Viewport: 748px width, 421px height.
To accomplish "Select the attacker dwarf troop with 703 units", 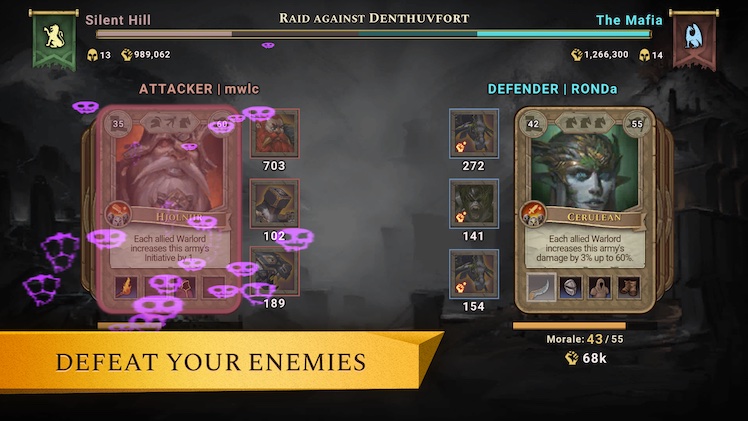I will pos(274,133).
